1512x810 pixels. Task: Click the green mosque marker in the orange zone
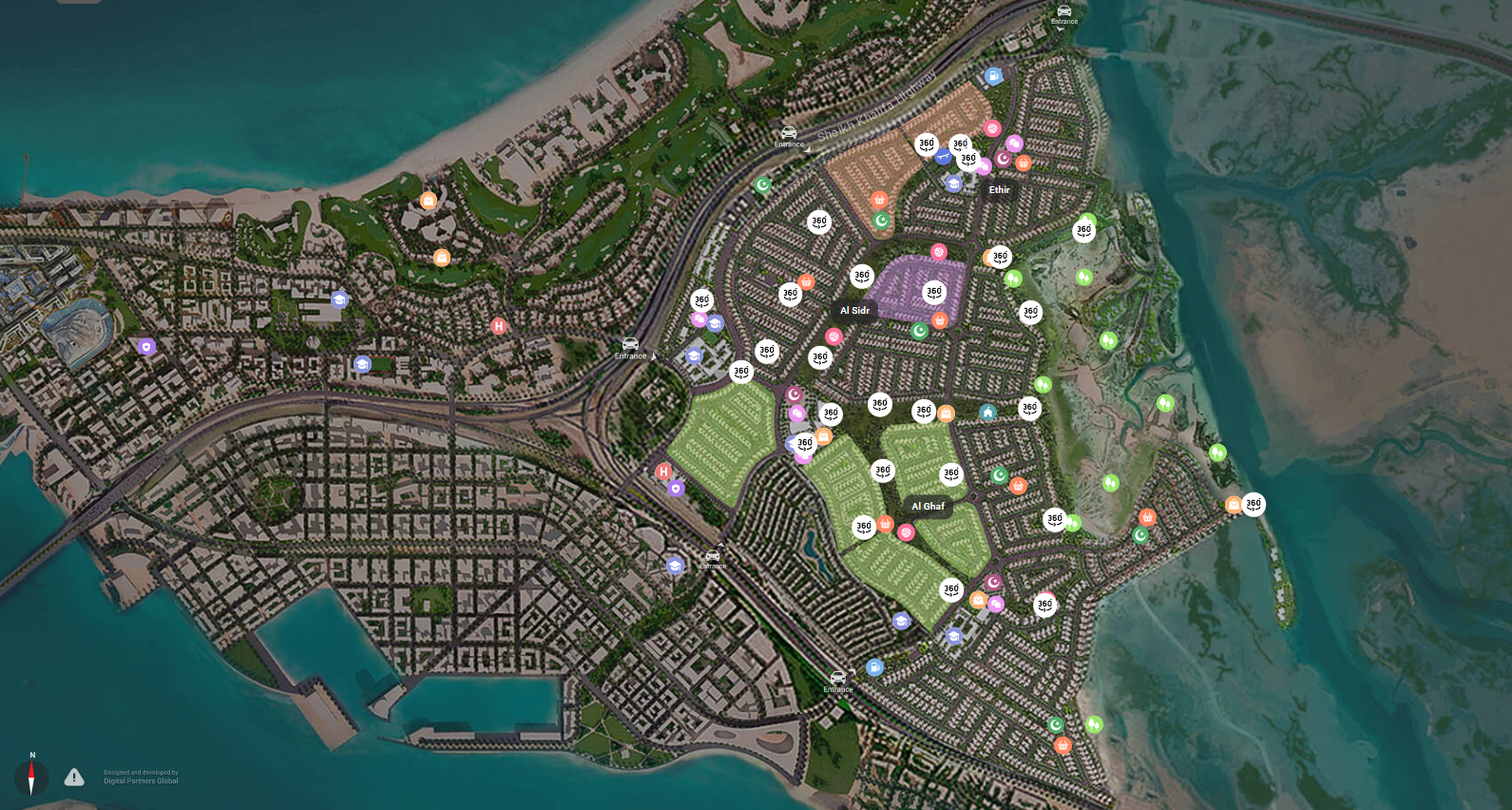881,221
